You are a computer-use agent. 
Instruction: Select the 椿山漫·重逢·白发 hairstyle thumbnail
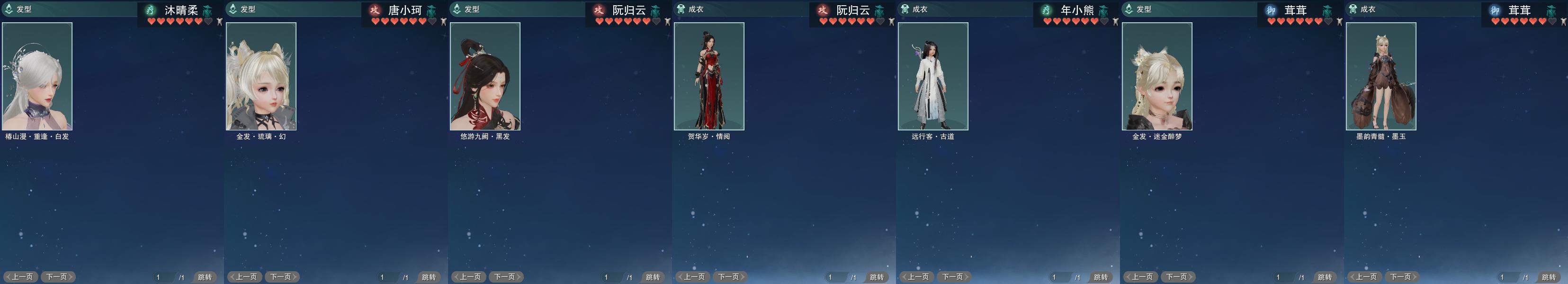[x=37, y=76]
